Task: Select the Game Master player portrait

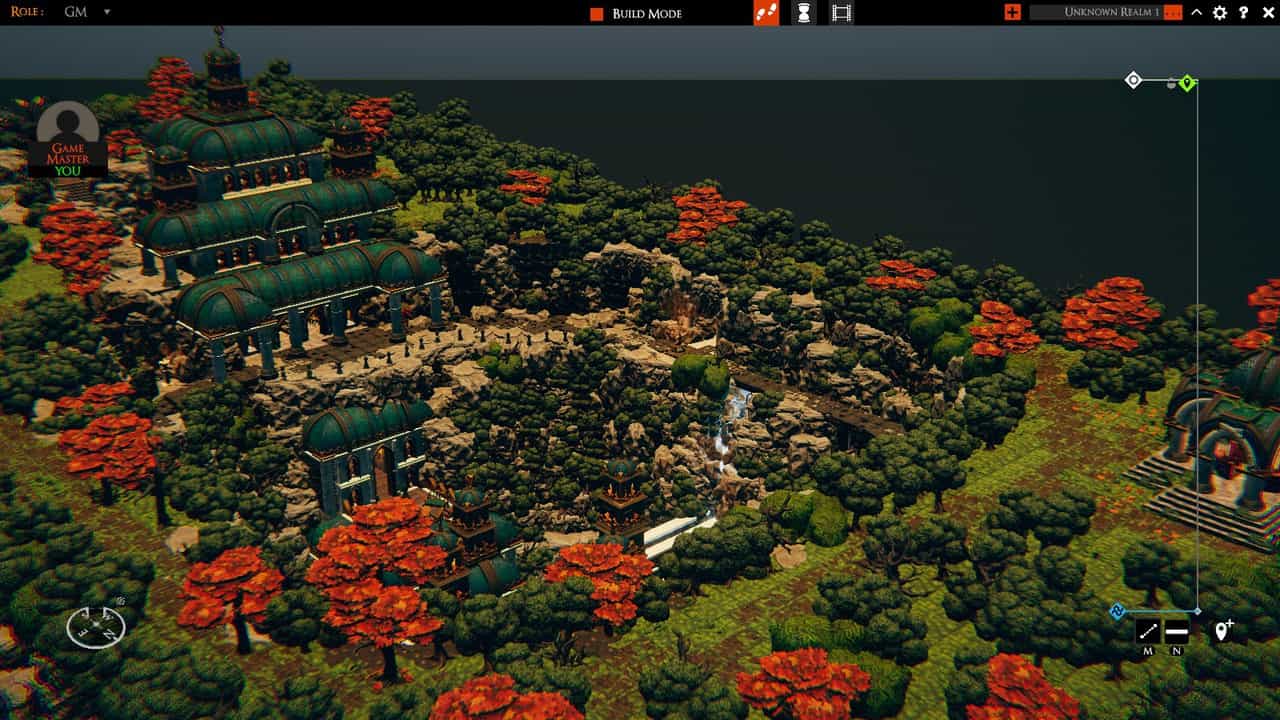Action: click(x=68, y=140)
